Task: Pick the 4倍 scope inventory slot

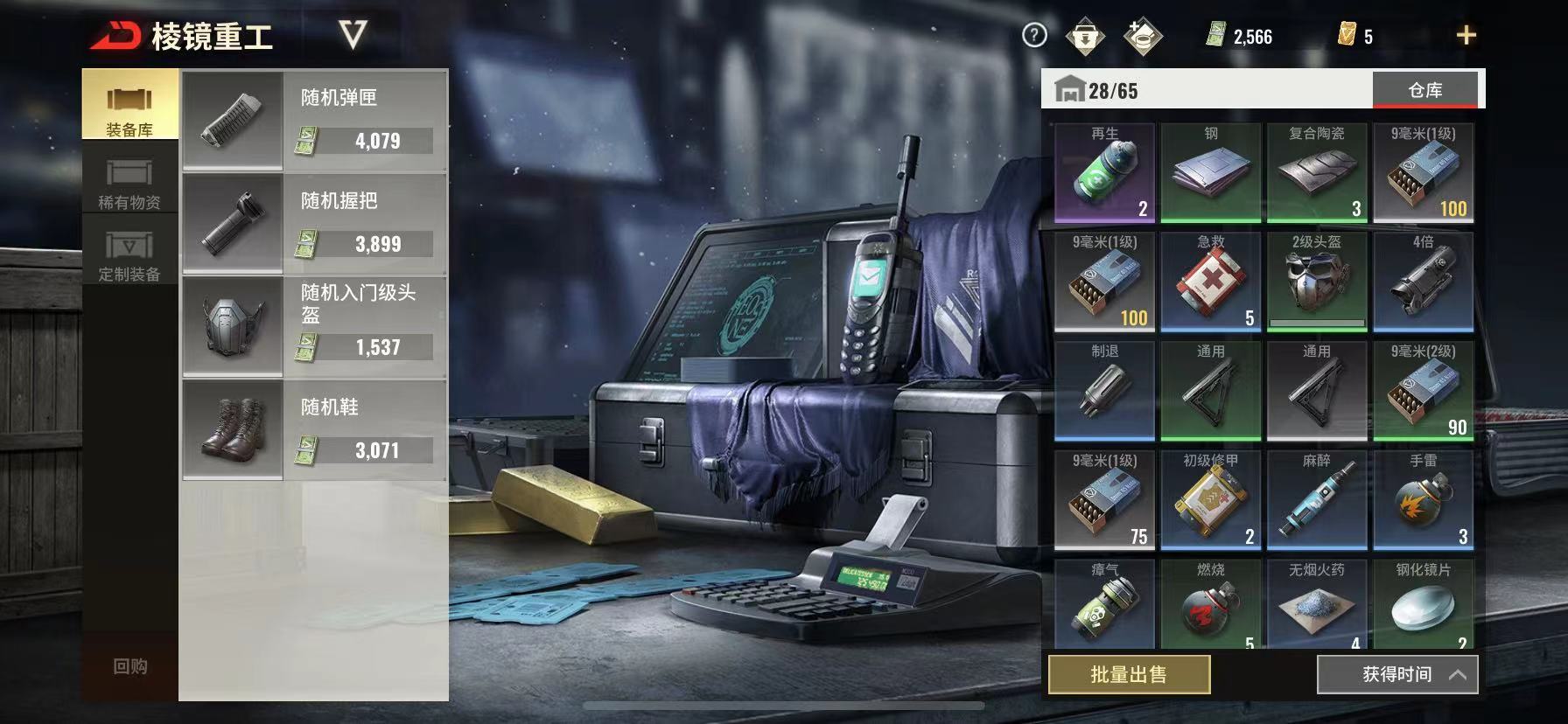Action: (x=1424, y=282)
